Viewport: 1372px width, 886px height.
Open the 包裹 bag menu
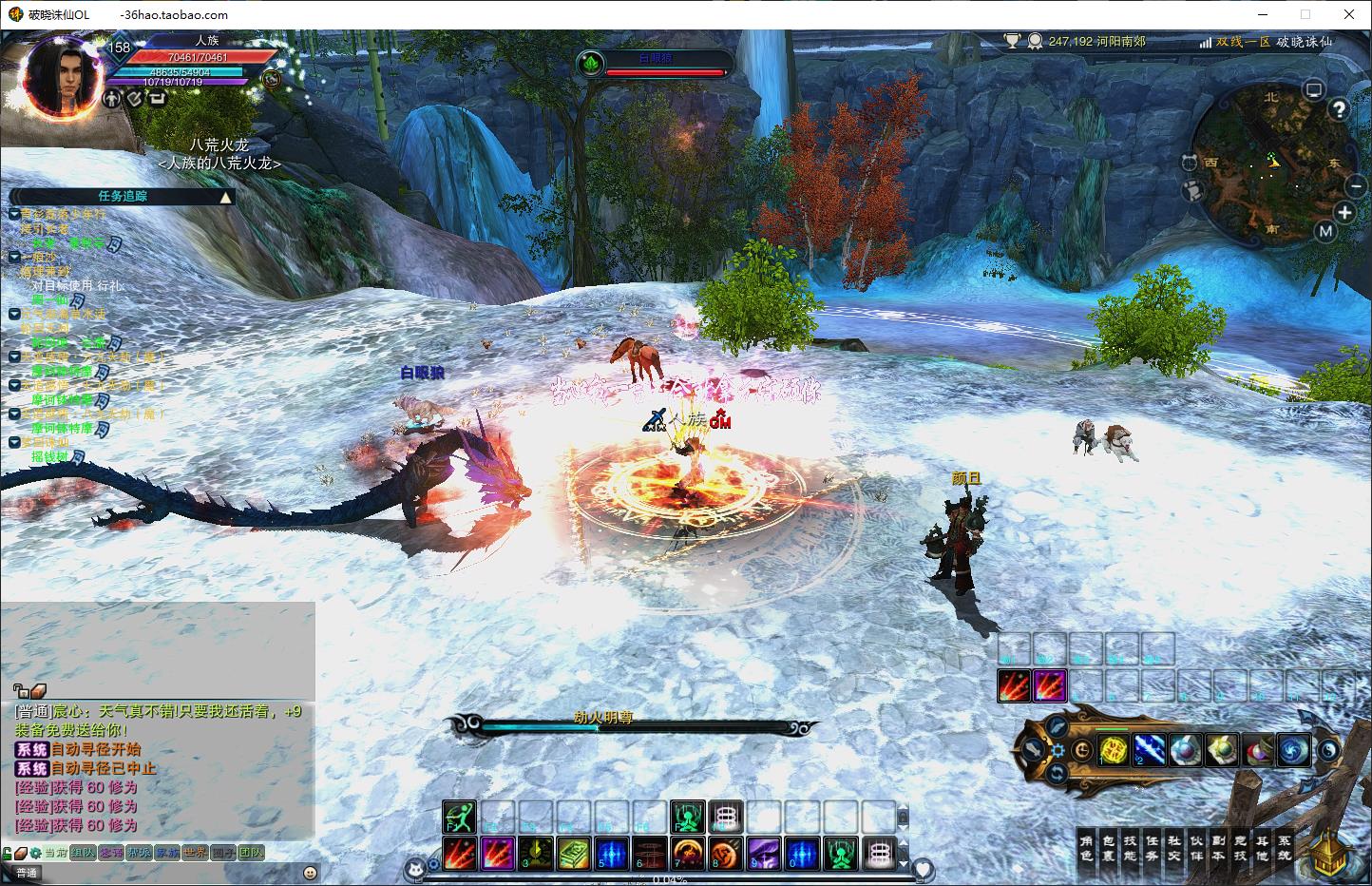pos(1108,848)
